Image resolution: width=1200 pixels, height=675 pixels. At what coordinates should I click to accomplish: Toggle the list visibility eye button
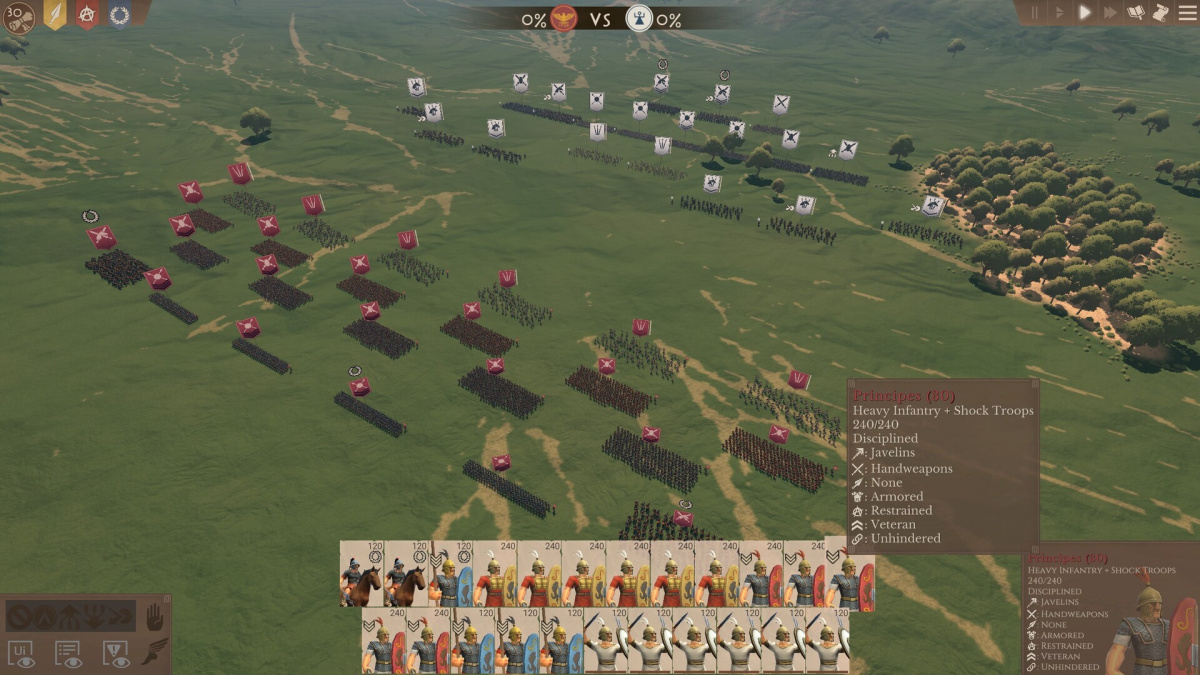click(68, 653)
